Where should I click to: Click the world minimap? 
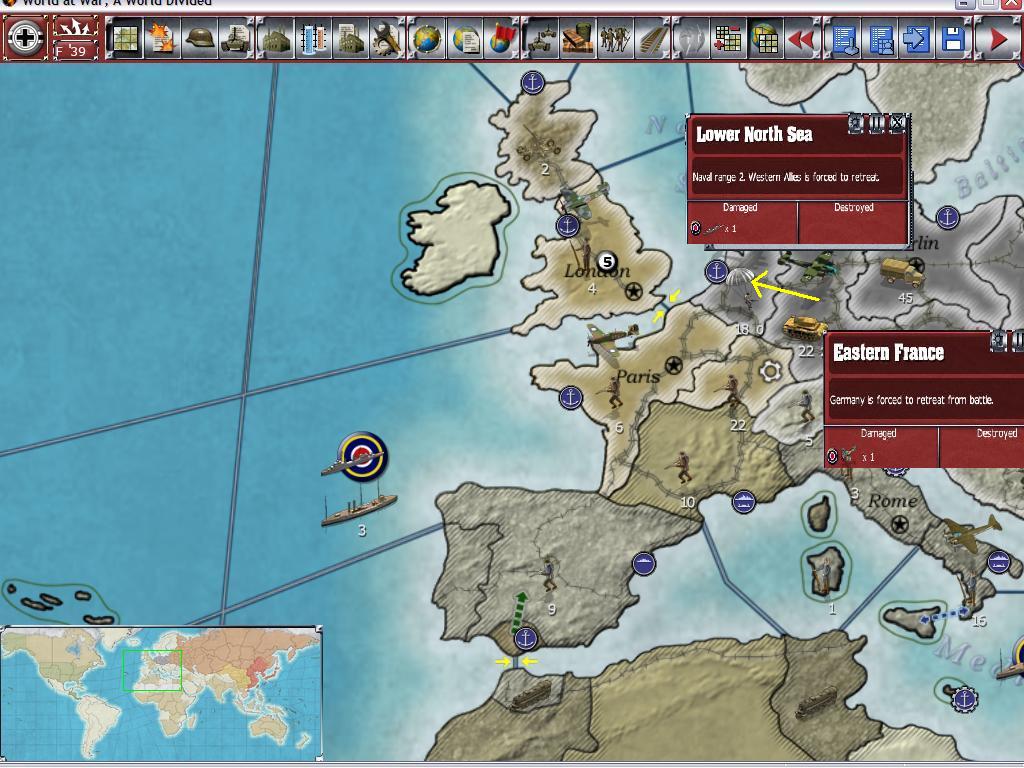coord(161,692)
